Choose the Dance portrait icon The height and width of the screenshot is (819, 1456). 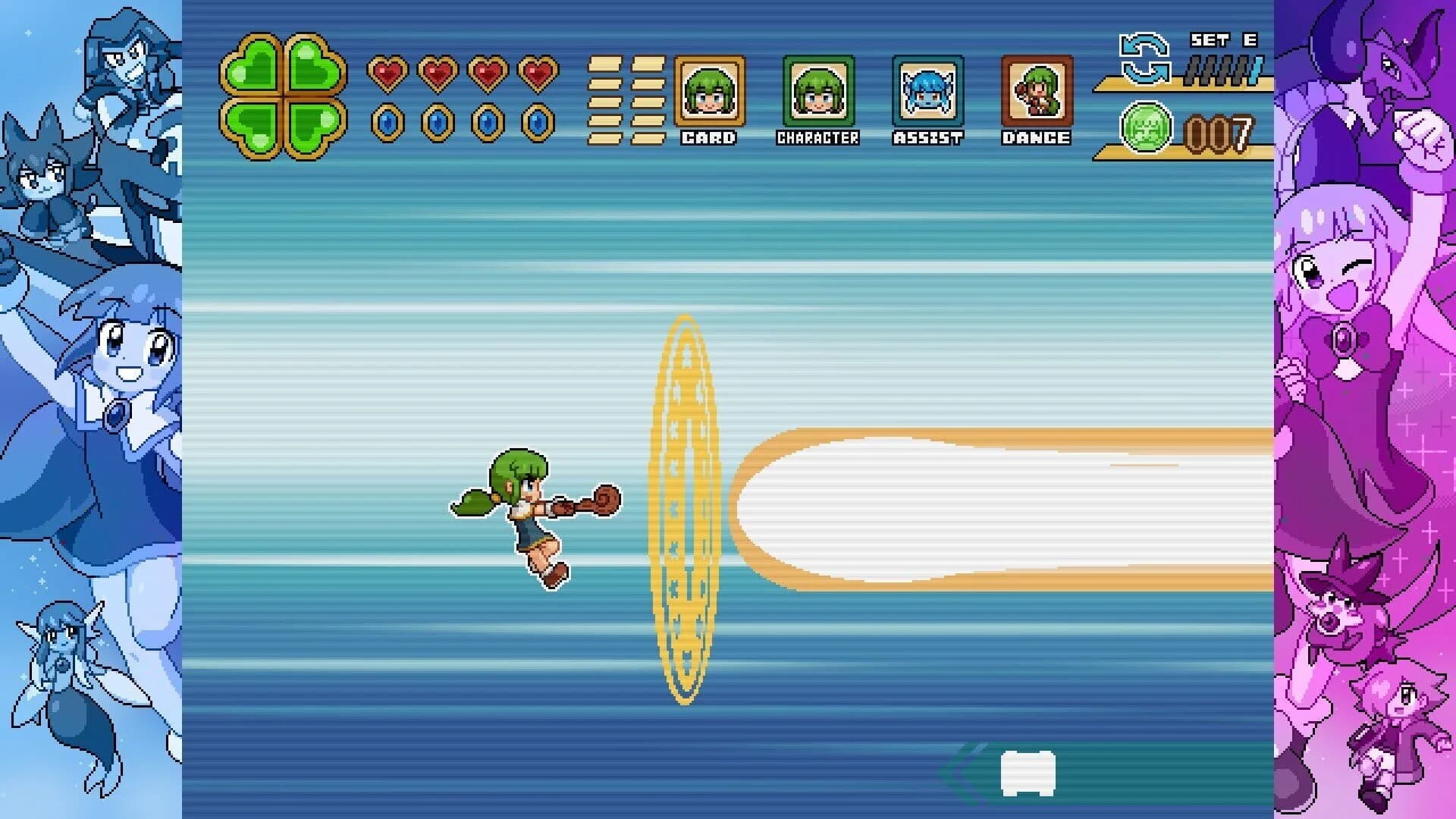click(1037, 92)
